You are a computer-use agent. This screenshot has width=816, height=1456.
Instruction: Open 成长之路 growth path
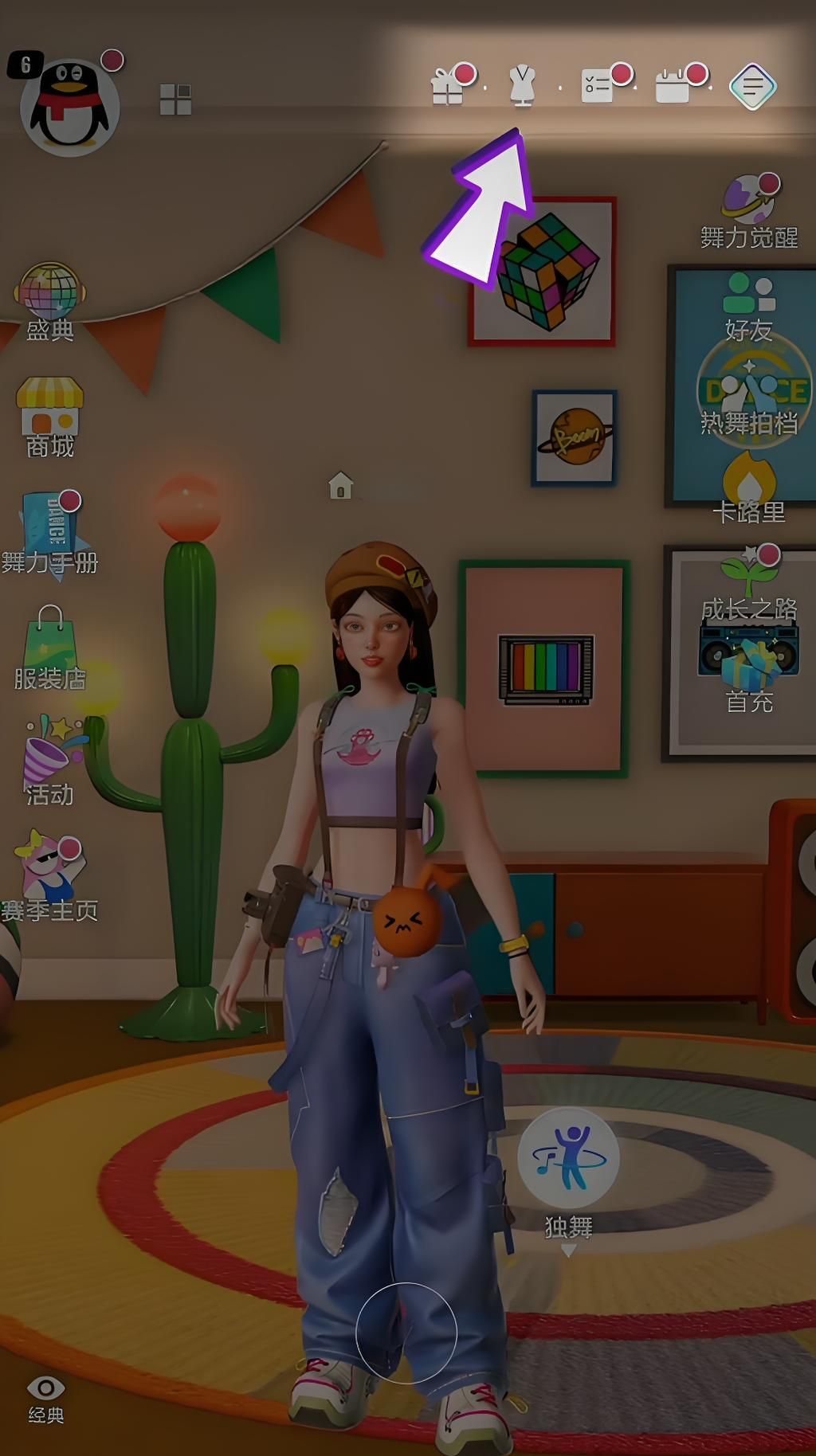point(749,583)
